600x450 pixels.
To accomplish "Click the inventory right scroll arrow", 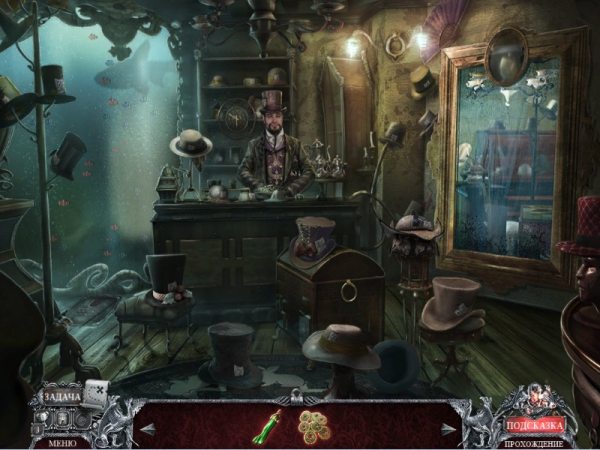I will click(451, 427).
